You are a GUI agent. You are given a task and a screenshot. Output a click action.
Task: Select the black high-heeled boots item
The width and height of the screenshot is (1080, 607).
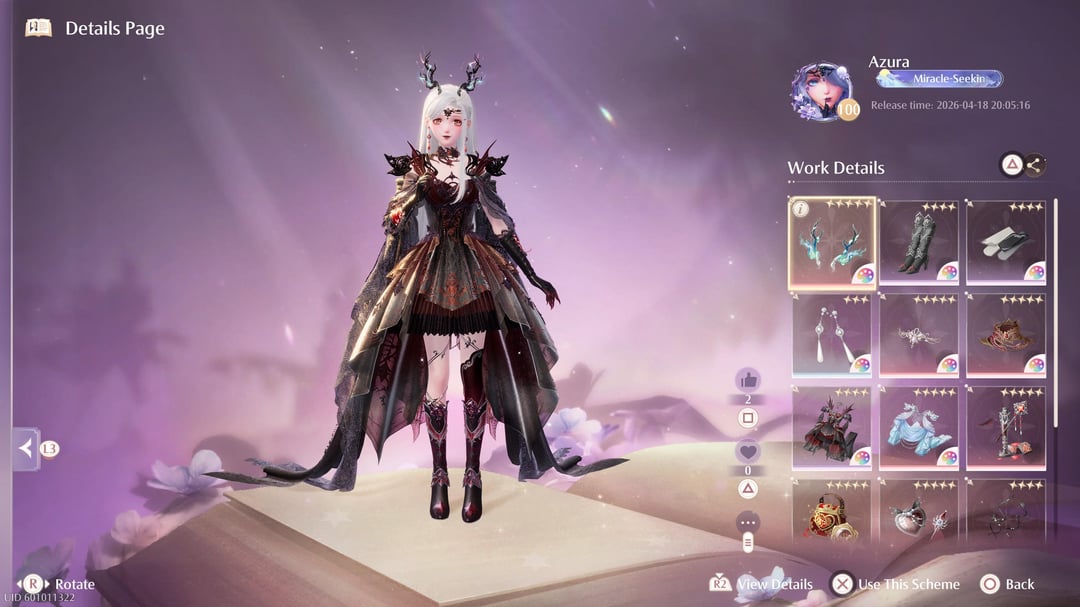click(x=919, y=243)
